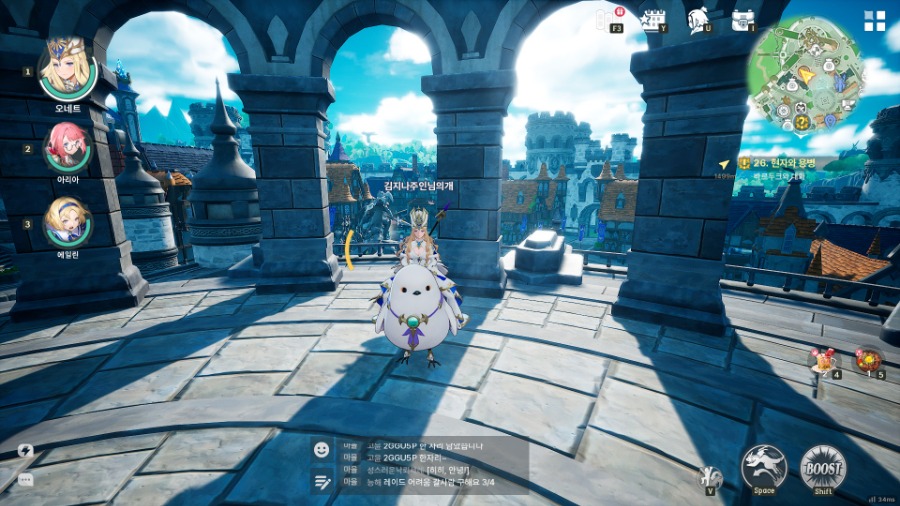
Task: Choose party member 에일린 portrait
Action: 68,221
